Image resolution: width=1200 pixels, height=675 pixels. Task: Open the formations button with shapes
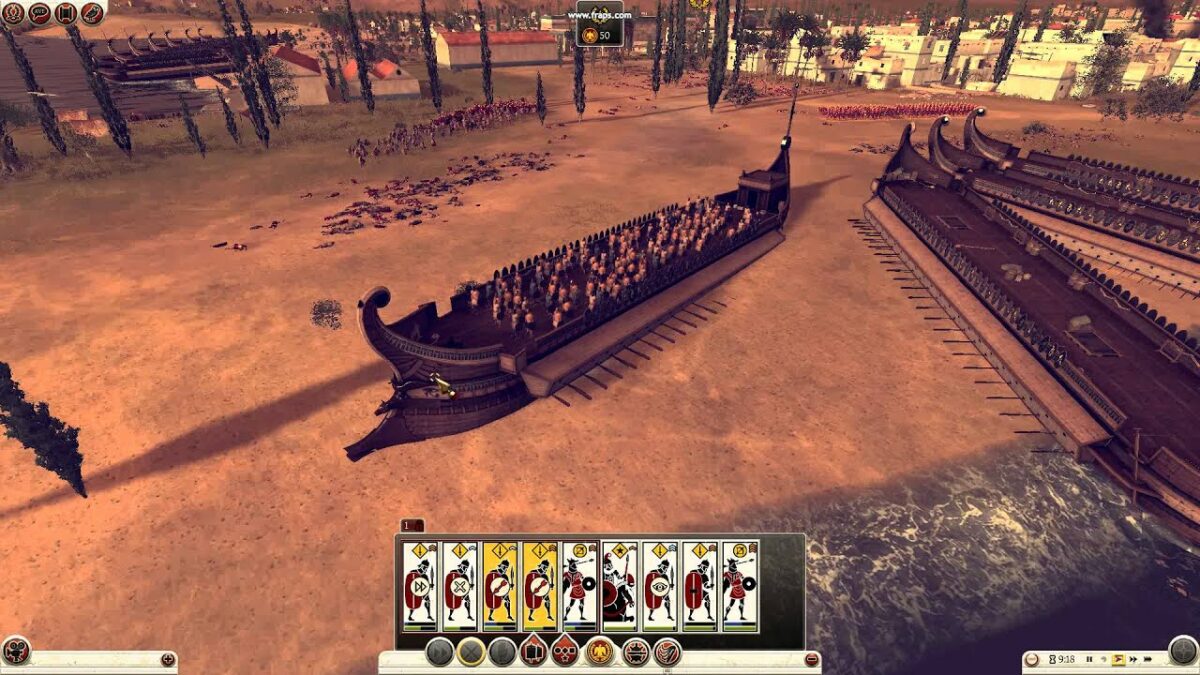click(565, 652)
